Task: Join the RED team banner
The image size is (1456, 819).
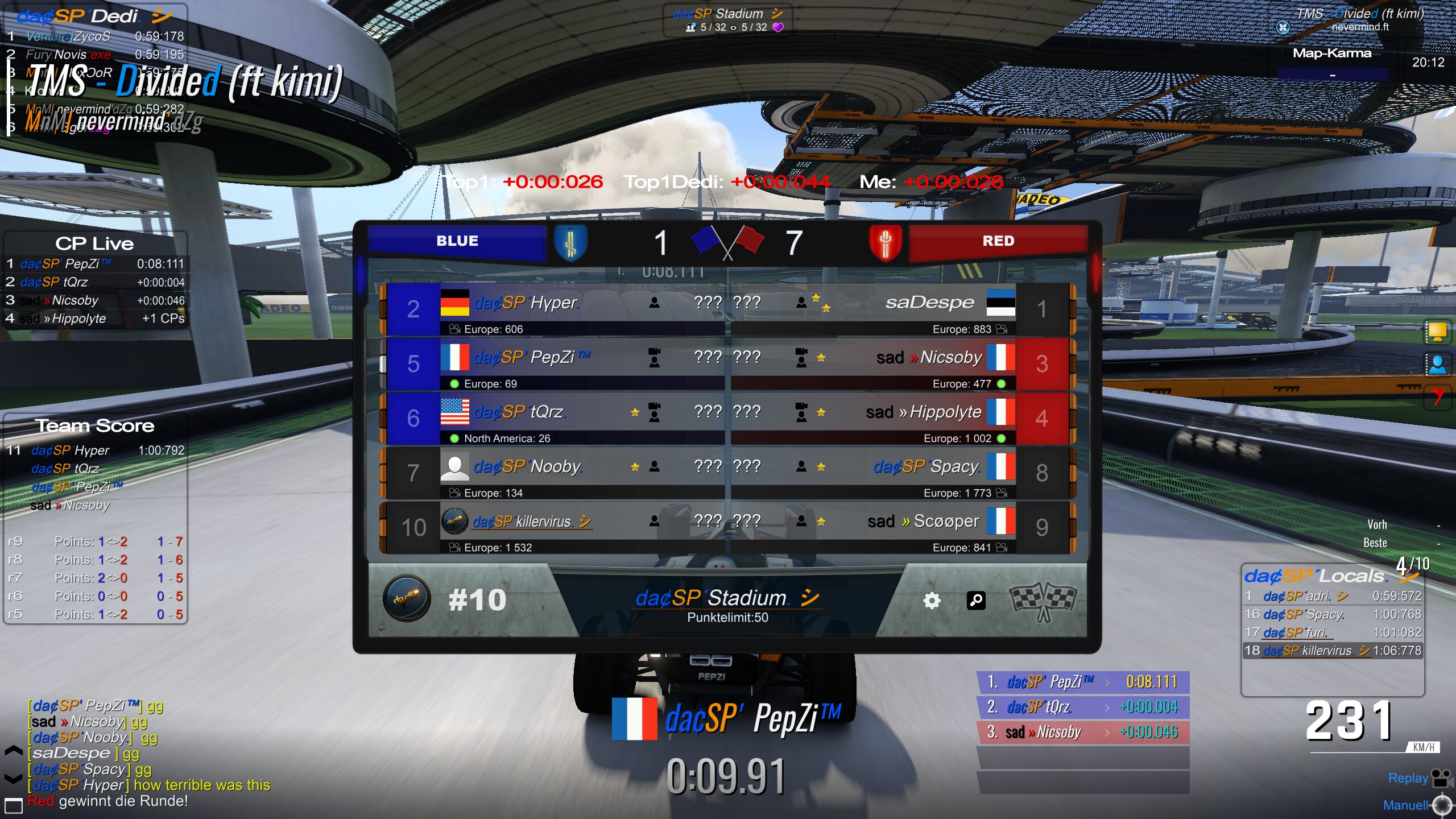Action: point(998,241)
